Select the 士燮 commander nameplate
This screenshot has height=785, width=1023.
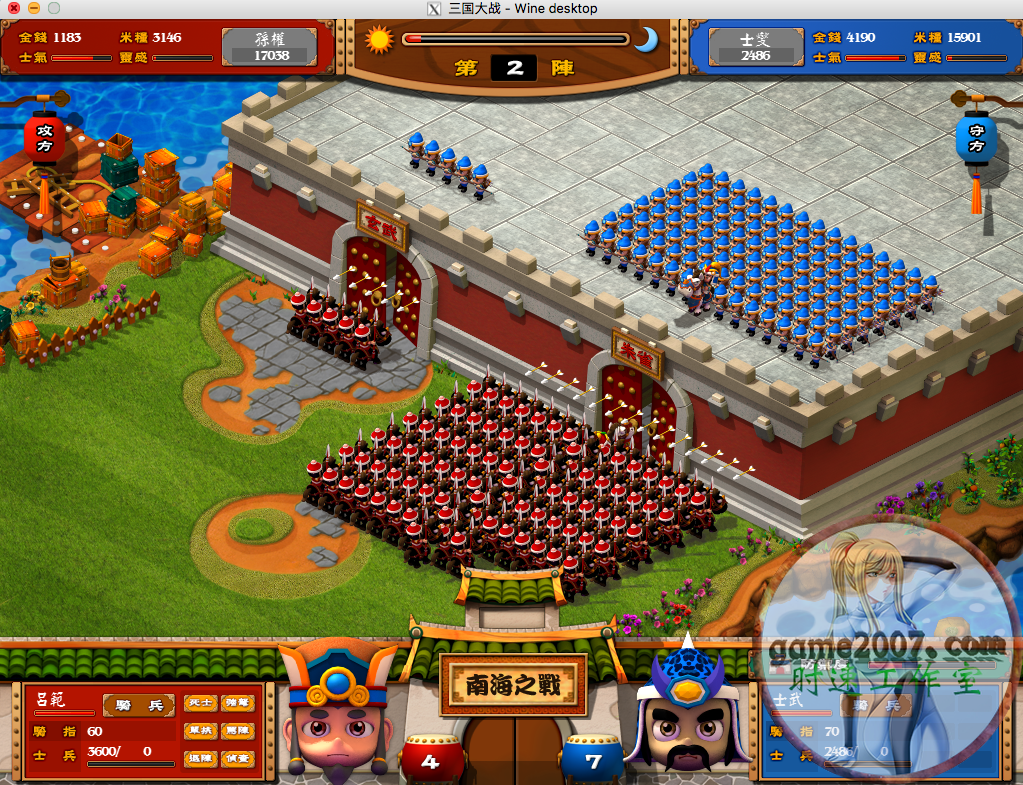[755, 46]
